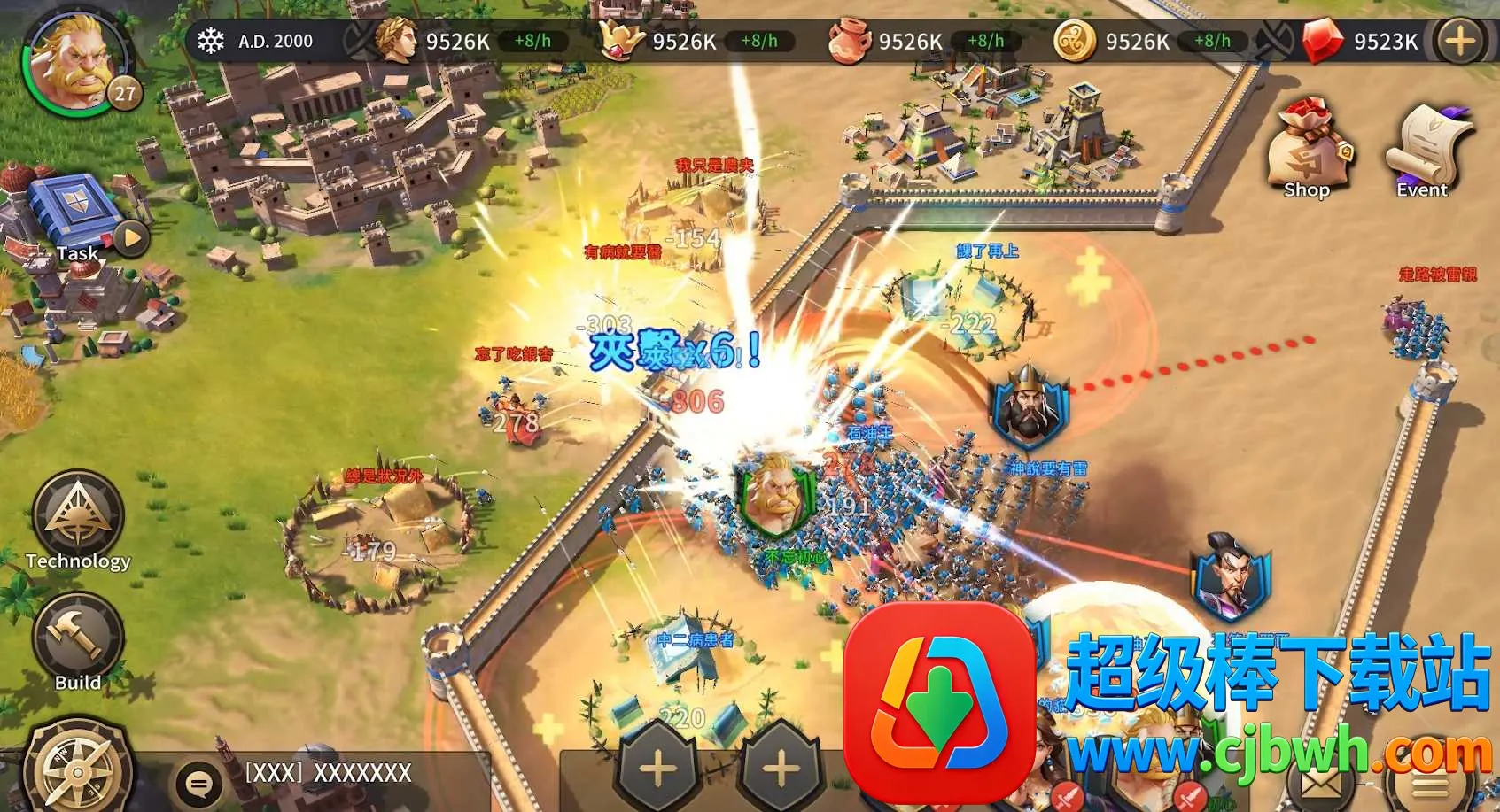Select the laurel bust population icon

click(396, 41)
